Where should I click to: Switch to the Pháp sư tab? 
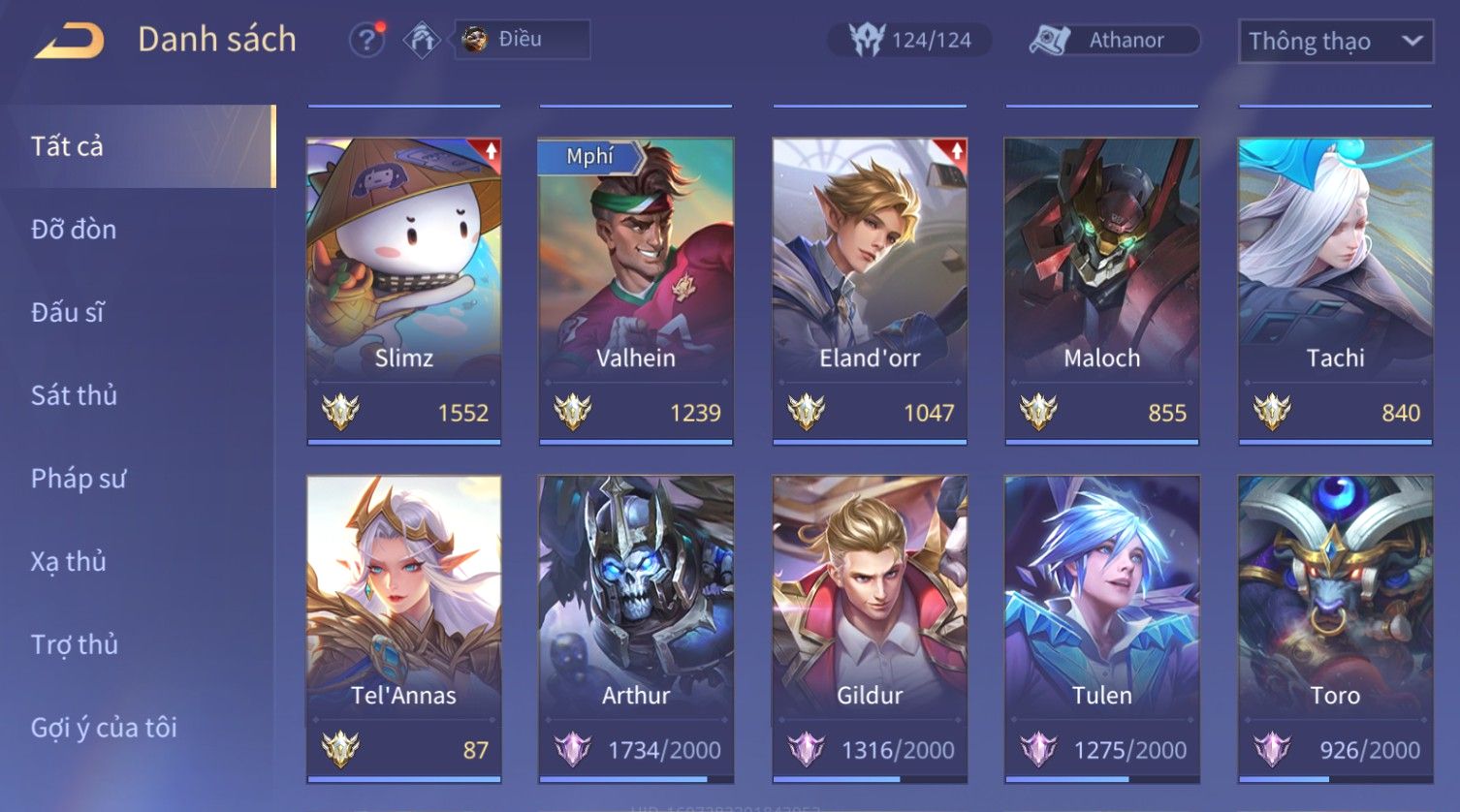78,479
